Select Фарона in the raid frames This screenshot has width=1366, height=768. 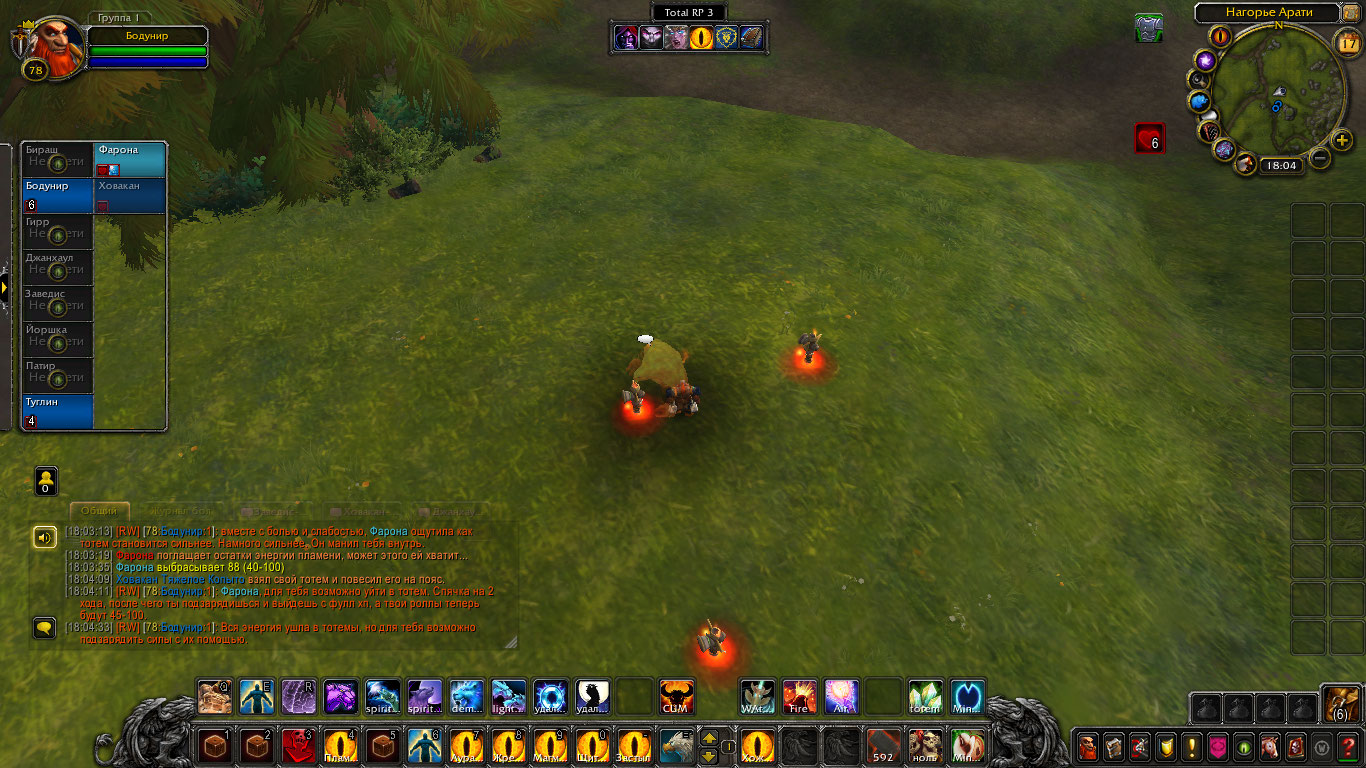point(130,160)
